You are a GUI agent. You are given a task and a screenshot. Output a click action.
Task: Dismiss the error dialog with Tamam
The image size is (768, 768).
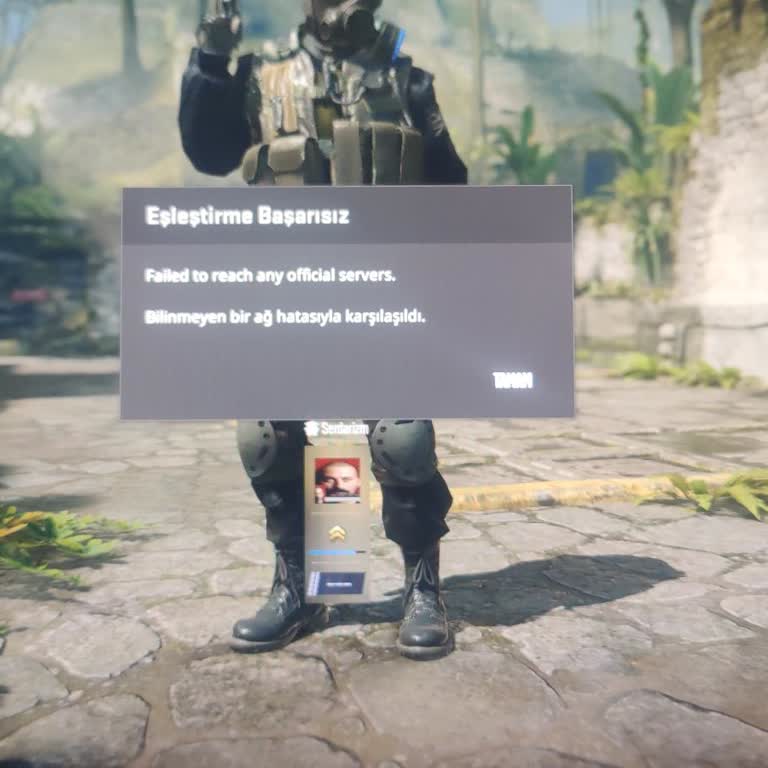pyautogui.click(x=512, y=380)
